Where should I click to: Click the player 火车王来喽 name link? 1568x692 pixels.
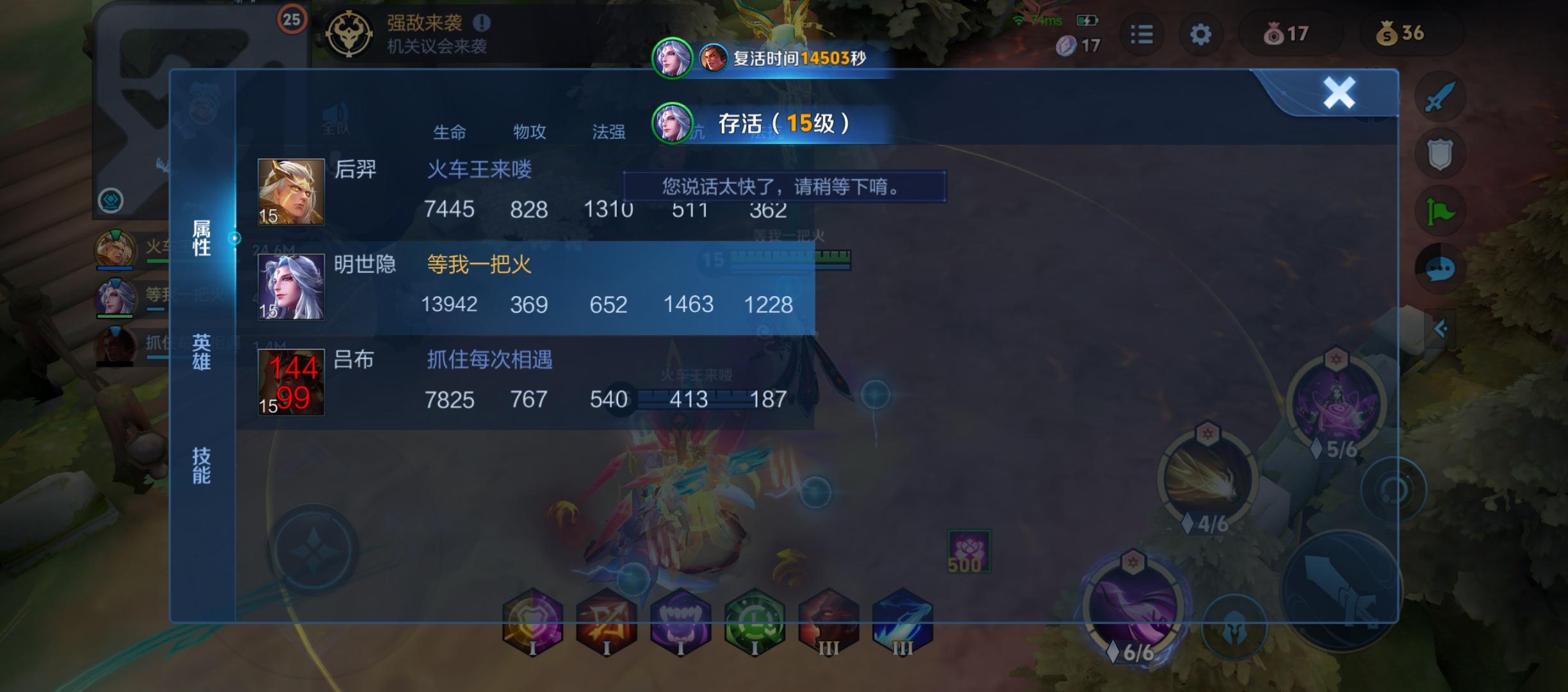click(x=480, y=169)
